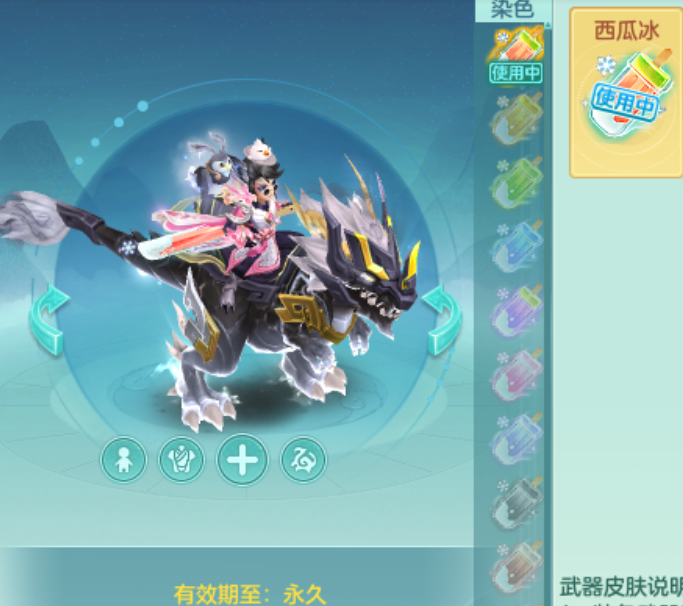Rotate the mount preview left
This screenshot has width=683, height=606.
49,320
